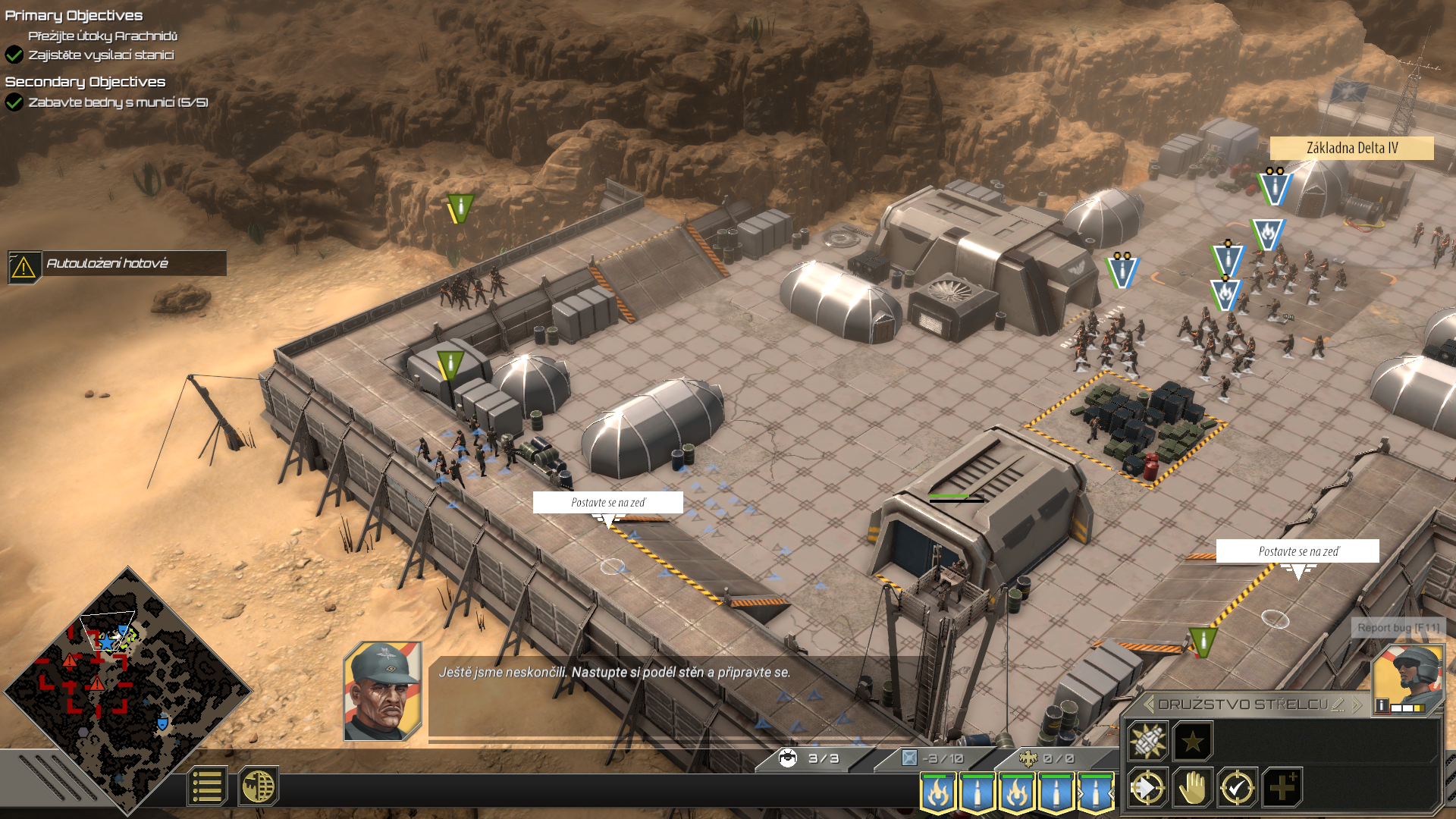
Task: Click the officer portrait in dialogue
Action: [x=382, y=691]
